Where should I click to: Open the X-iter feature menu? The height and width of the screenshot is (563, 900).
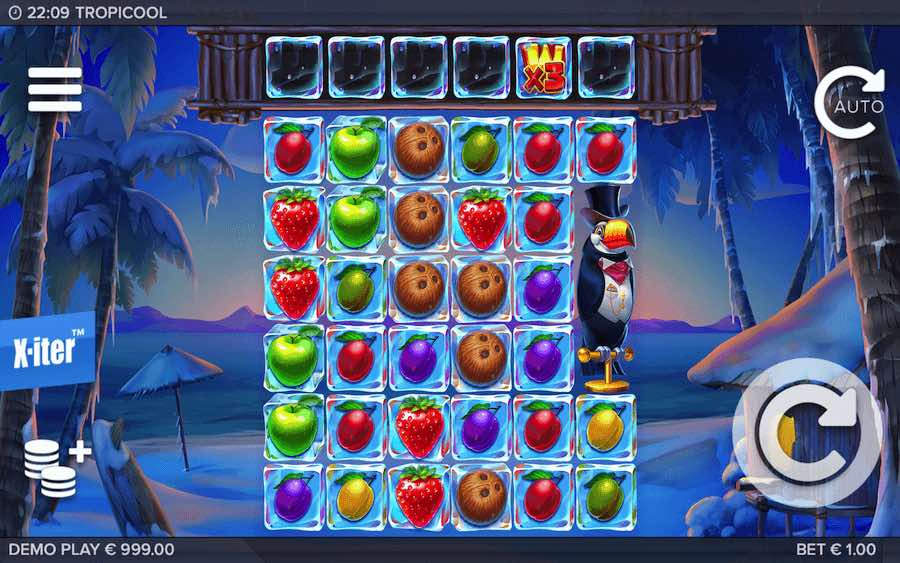click(x=47, y=352)
